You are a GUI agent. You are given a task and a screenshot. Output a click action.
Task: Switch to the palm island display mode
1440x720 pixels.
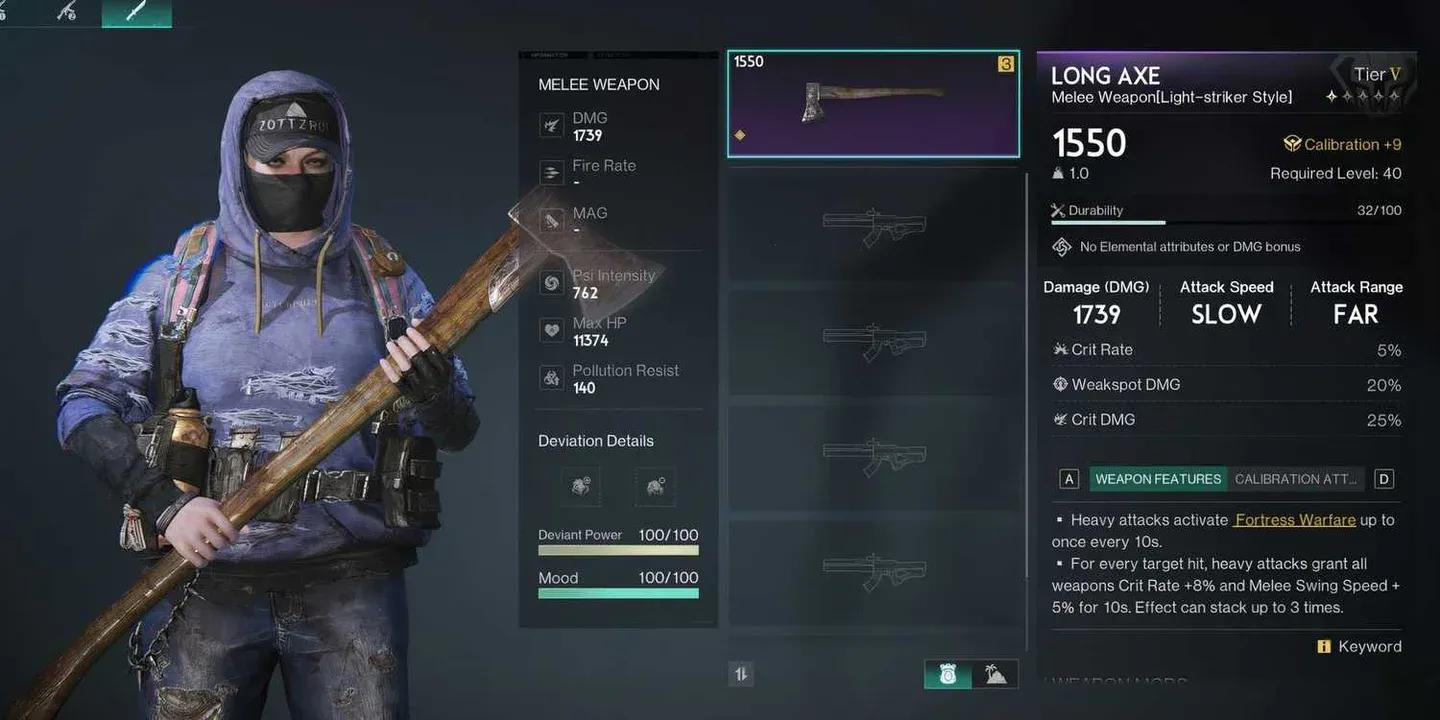pos(995,674)
